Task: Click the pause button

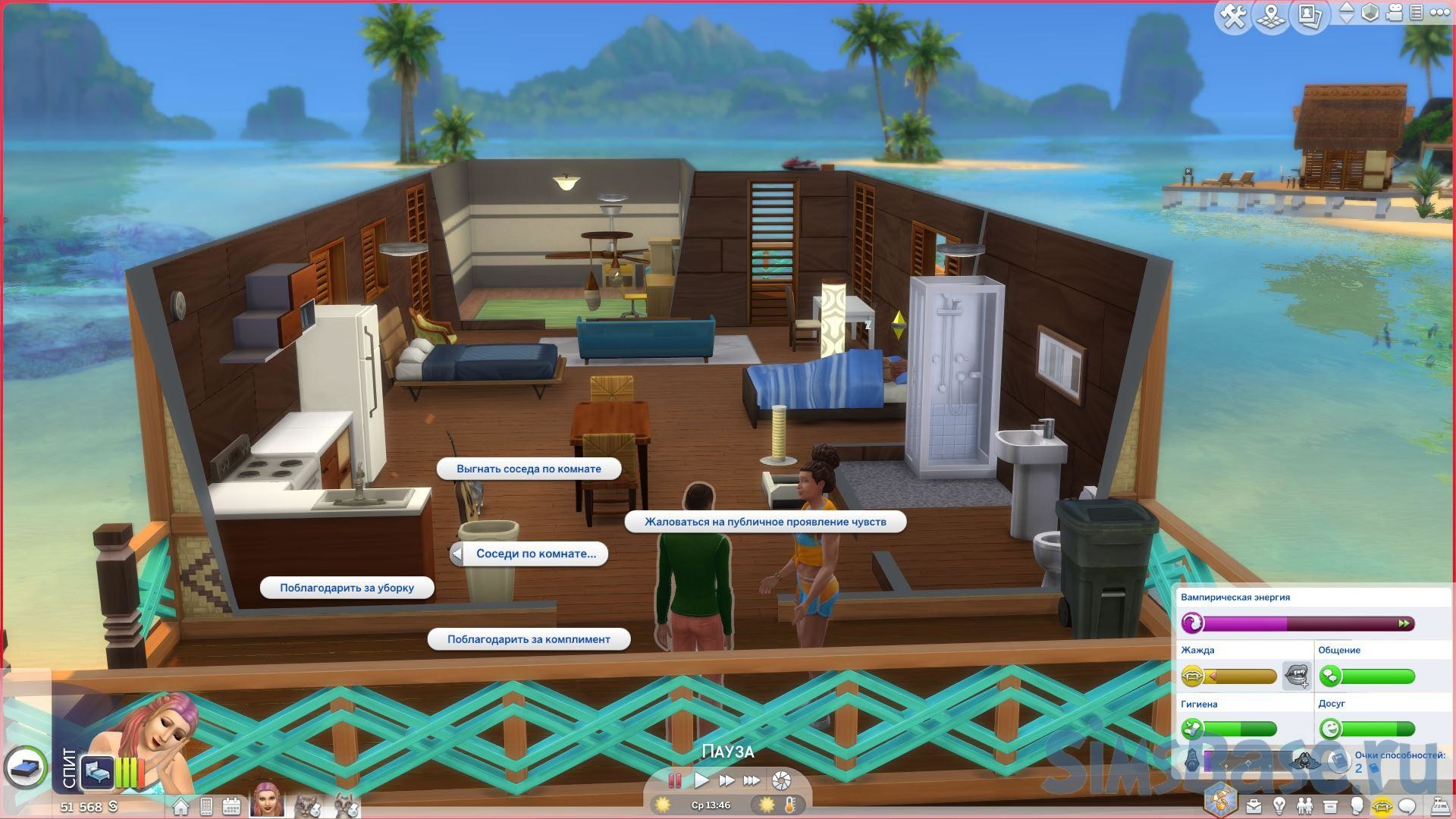Action: pyautogui.click(x=675, y=780)
